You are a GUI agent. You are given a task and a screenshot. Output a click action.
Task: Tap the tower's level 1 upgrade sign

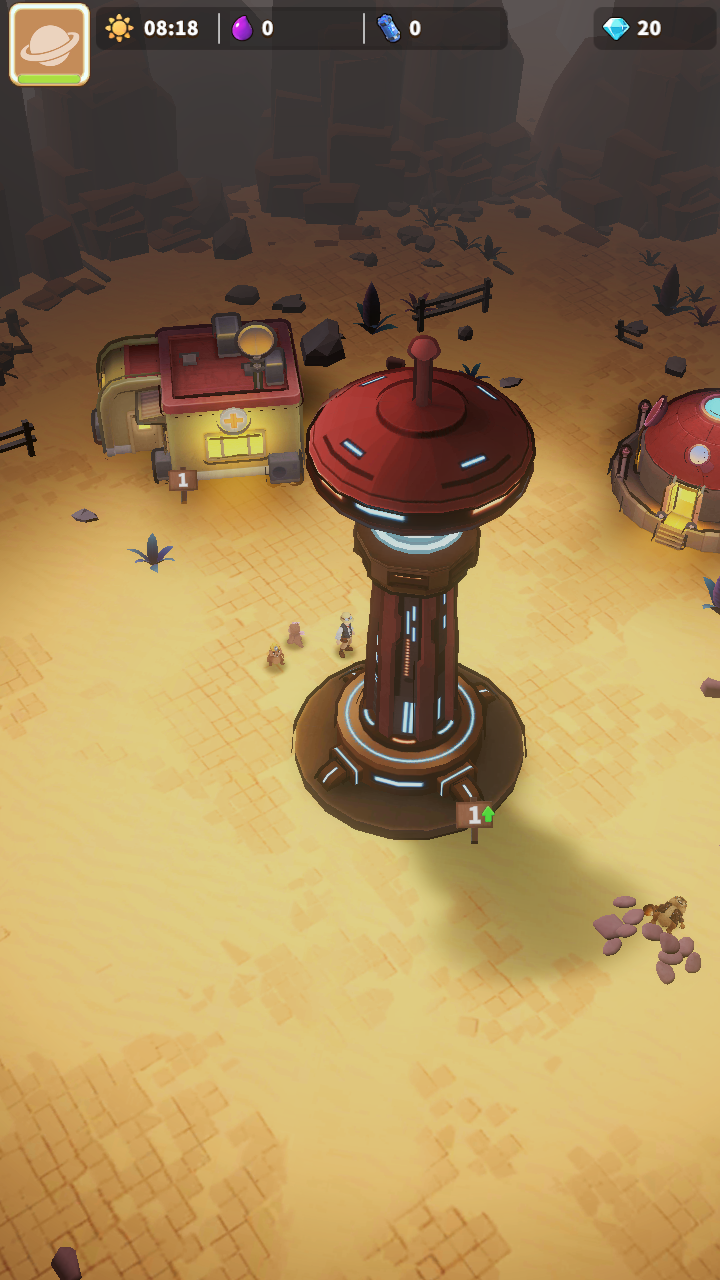(475, 816)
